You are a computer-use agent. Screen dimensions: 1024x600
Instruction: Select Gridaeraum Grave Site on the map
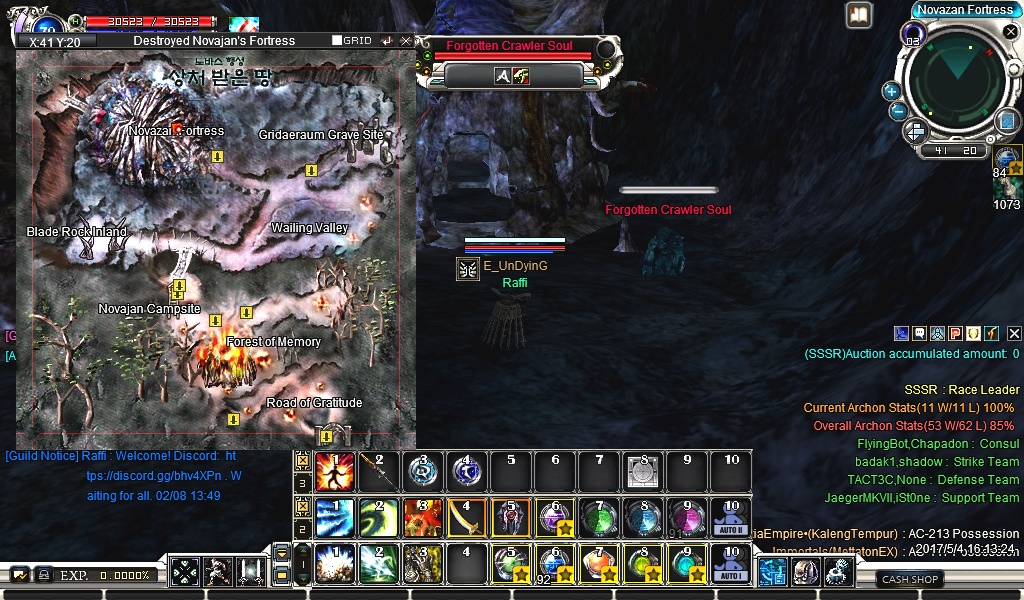coord(321,135)
